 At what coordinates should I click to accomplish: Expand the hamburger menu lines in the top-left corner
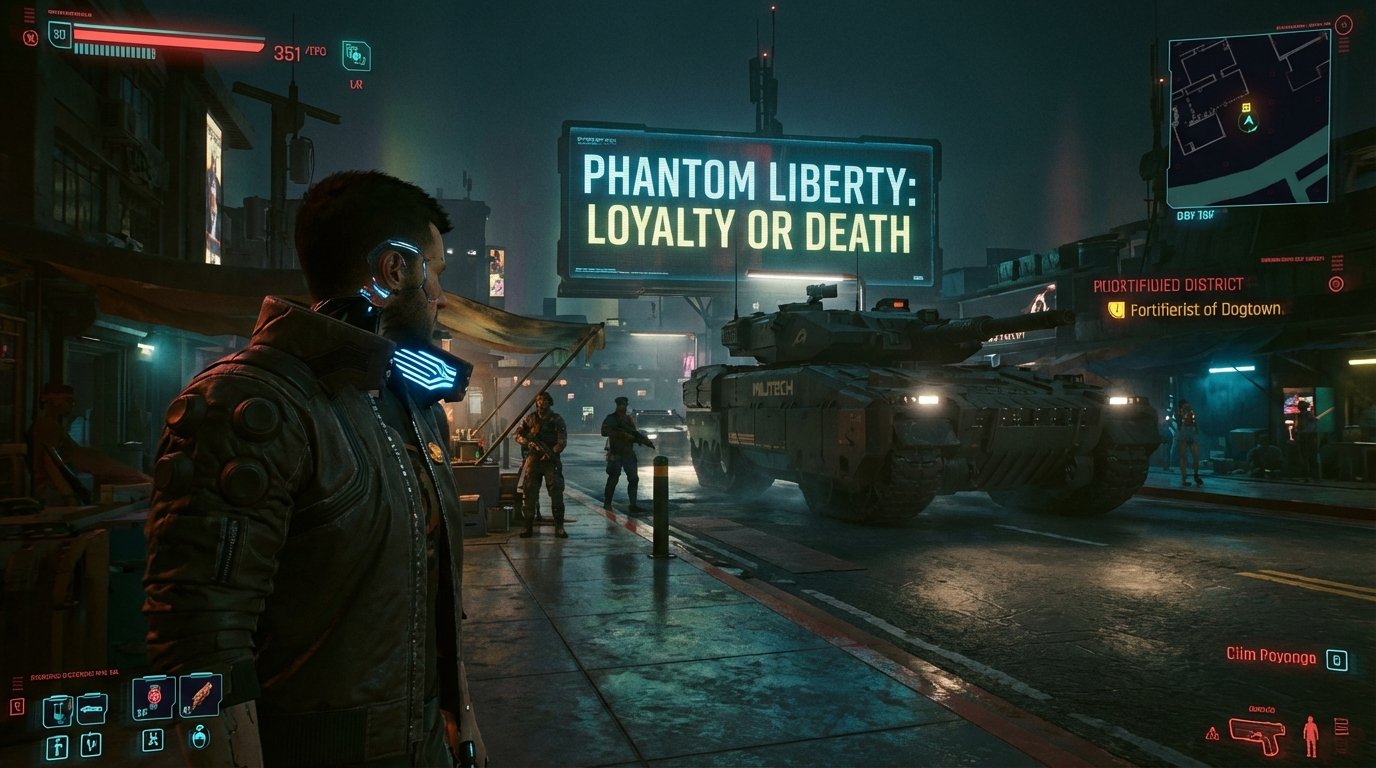pyautogui.click(x=28, y=15)
